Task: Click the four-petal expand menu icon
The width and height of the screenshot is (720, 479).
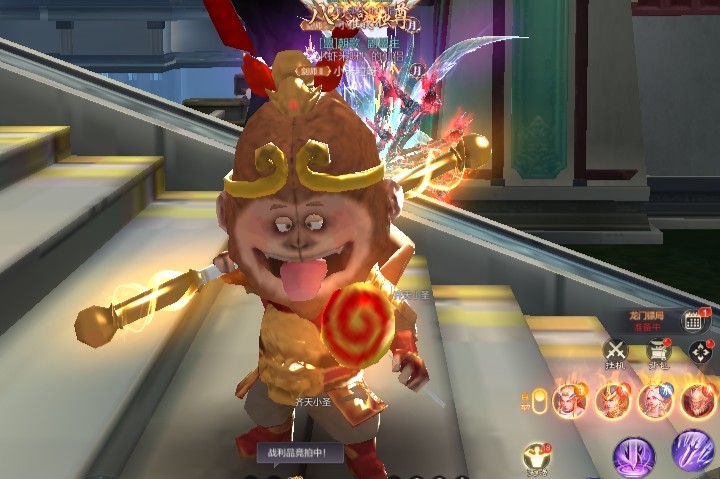Action: [x=701, y=352]
